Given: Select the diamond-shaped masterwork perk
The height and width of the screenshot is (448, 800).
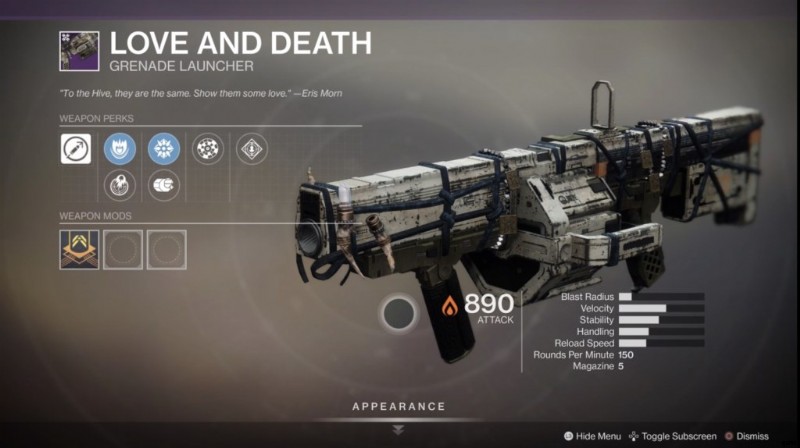Looking at the screenshot, I should (x=251, y=150).
